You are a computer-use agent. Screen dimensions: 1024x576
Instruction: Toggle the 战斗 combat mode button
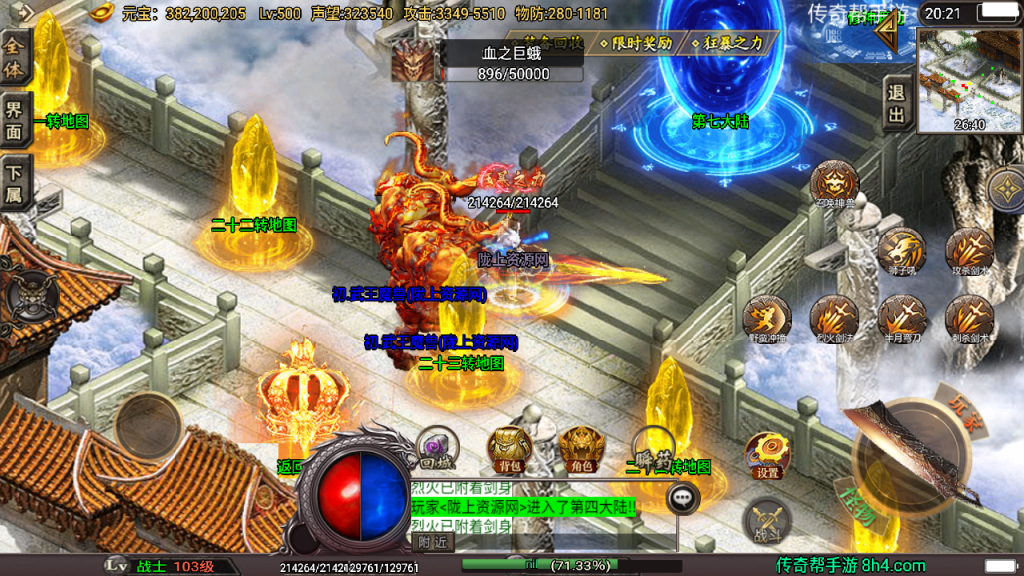click(x=767, y=523)
